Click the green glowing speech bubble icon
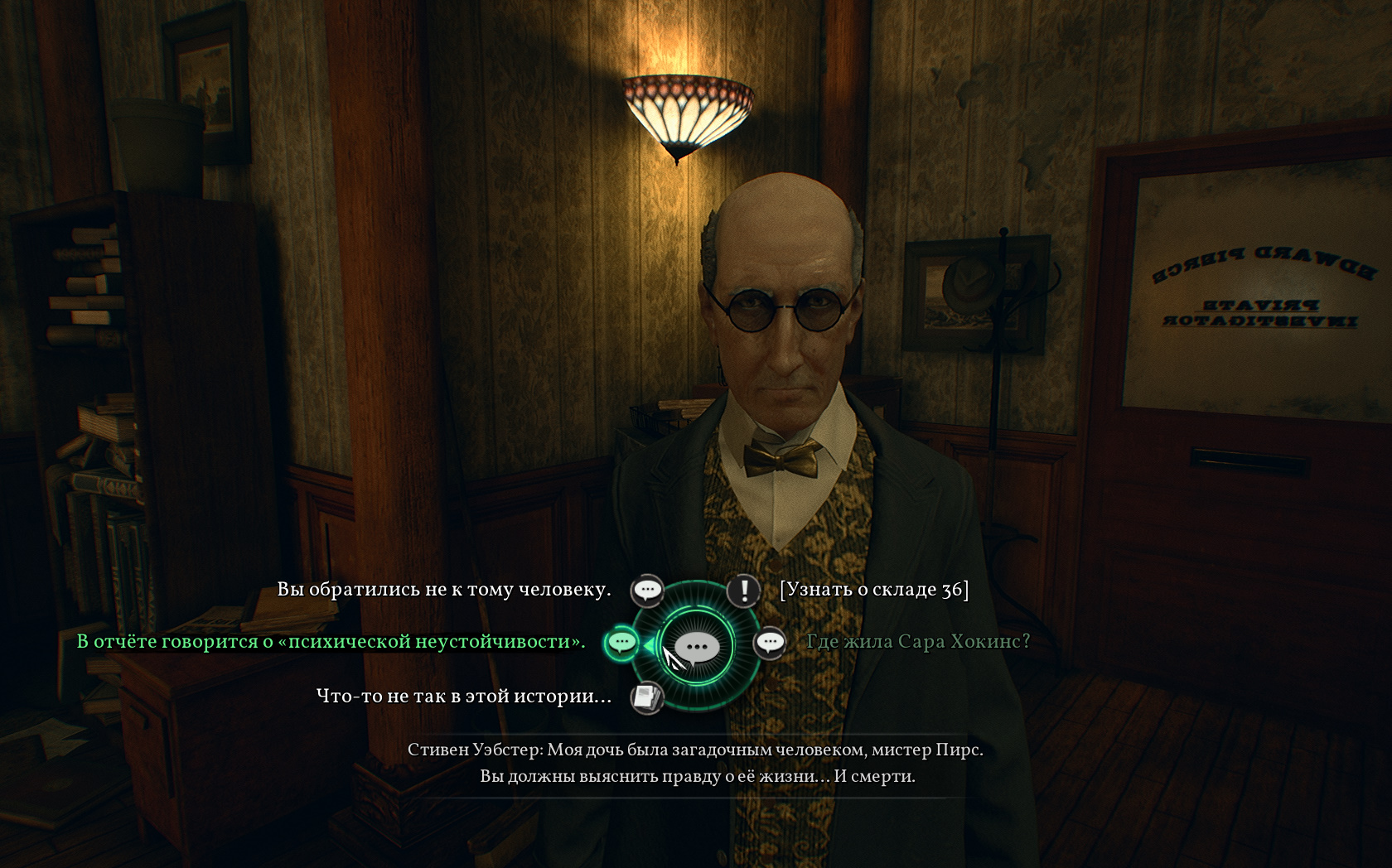The image size is (1392, 868). [x=621, y=643]
